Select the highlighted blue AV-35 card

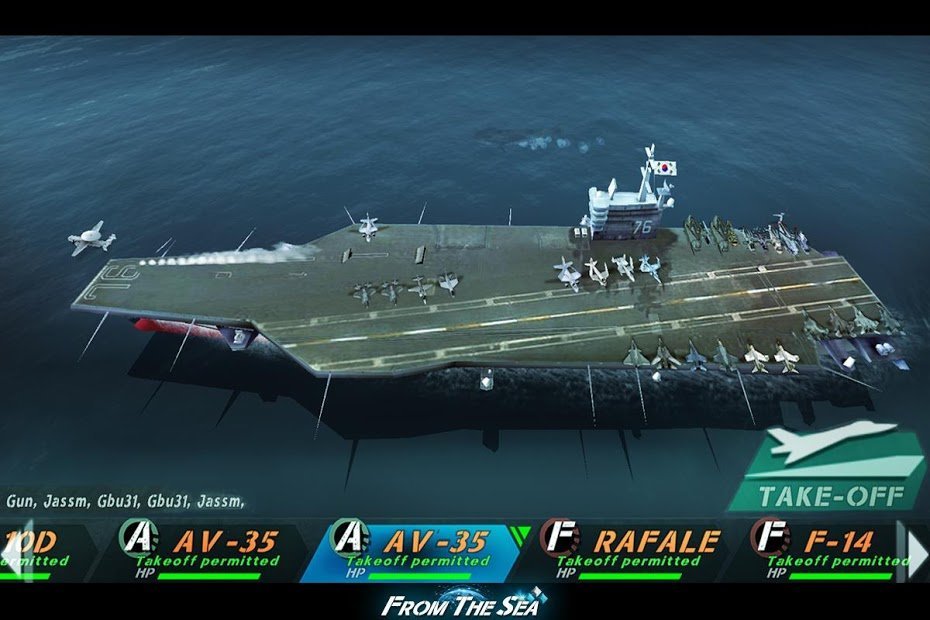pos(420,551)
